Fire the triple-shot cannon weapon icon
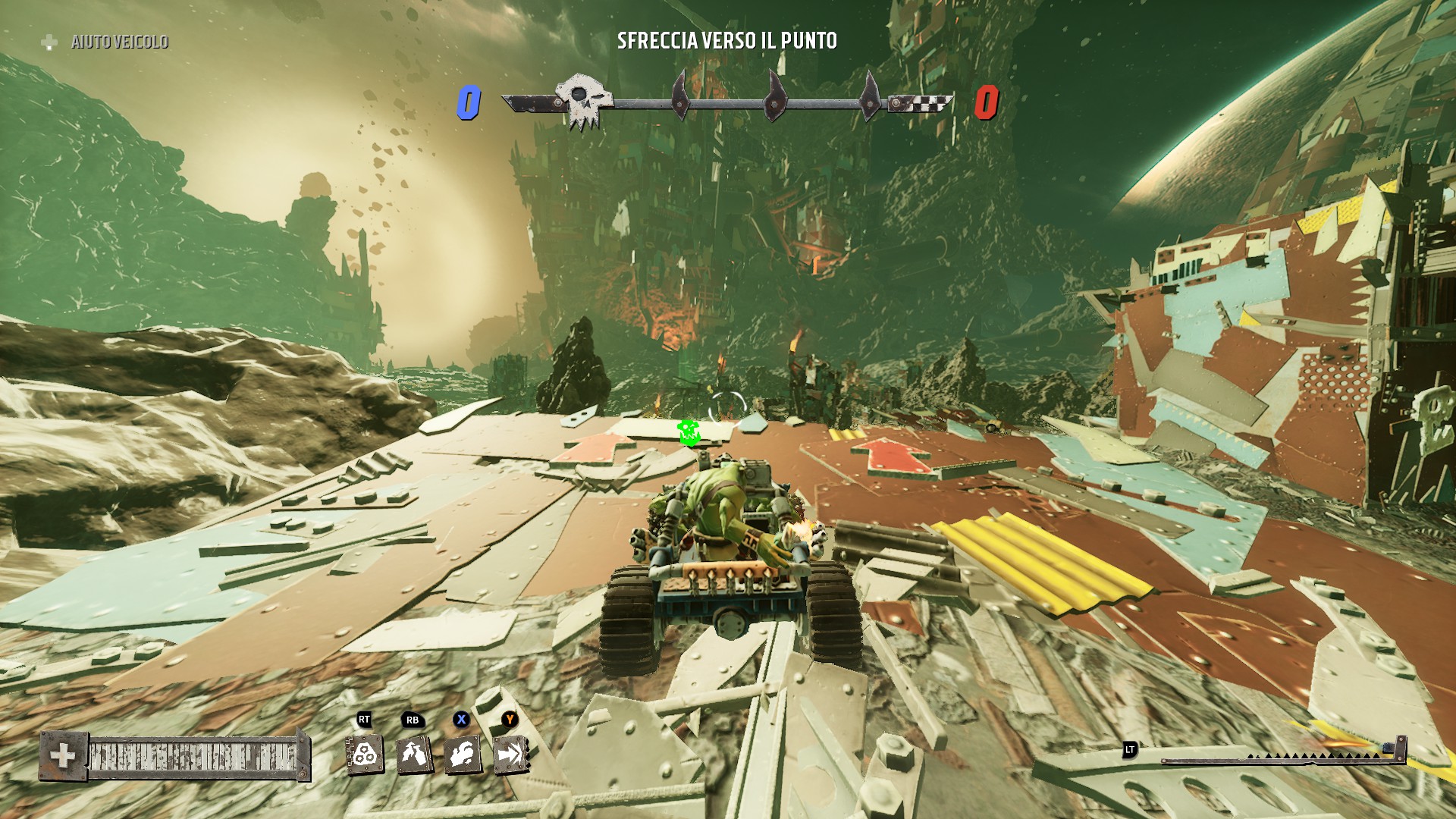1456x819 pixels. point(366,754)
